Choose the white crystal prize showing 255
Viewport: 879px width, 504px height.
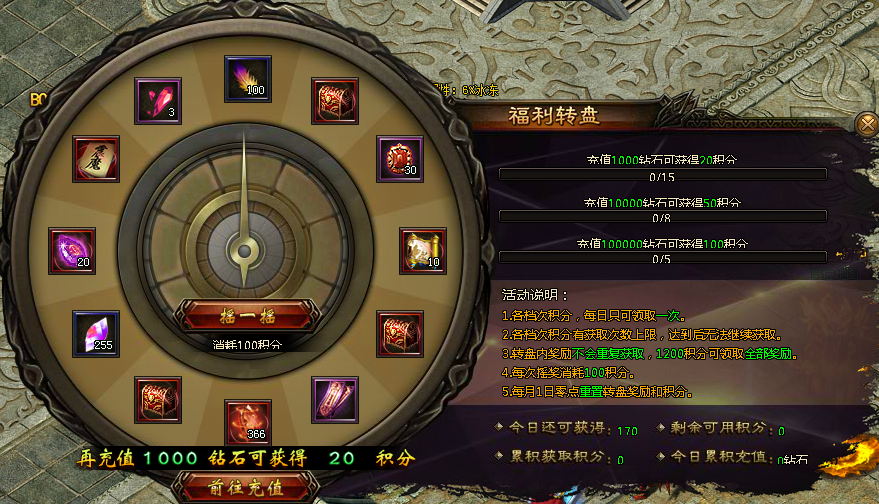click(x=96, y=333)
